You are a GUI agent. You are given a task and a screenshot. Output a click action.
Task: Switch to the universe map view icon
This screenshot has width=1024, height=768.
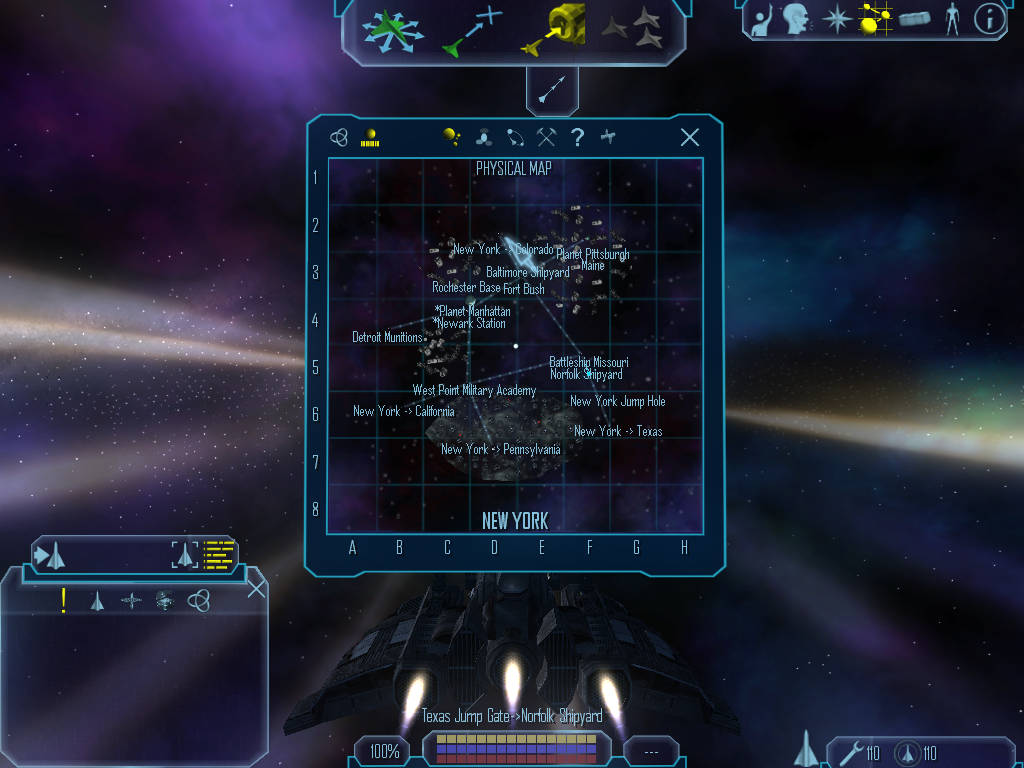(x=340, y=138)
